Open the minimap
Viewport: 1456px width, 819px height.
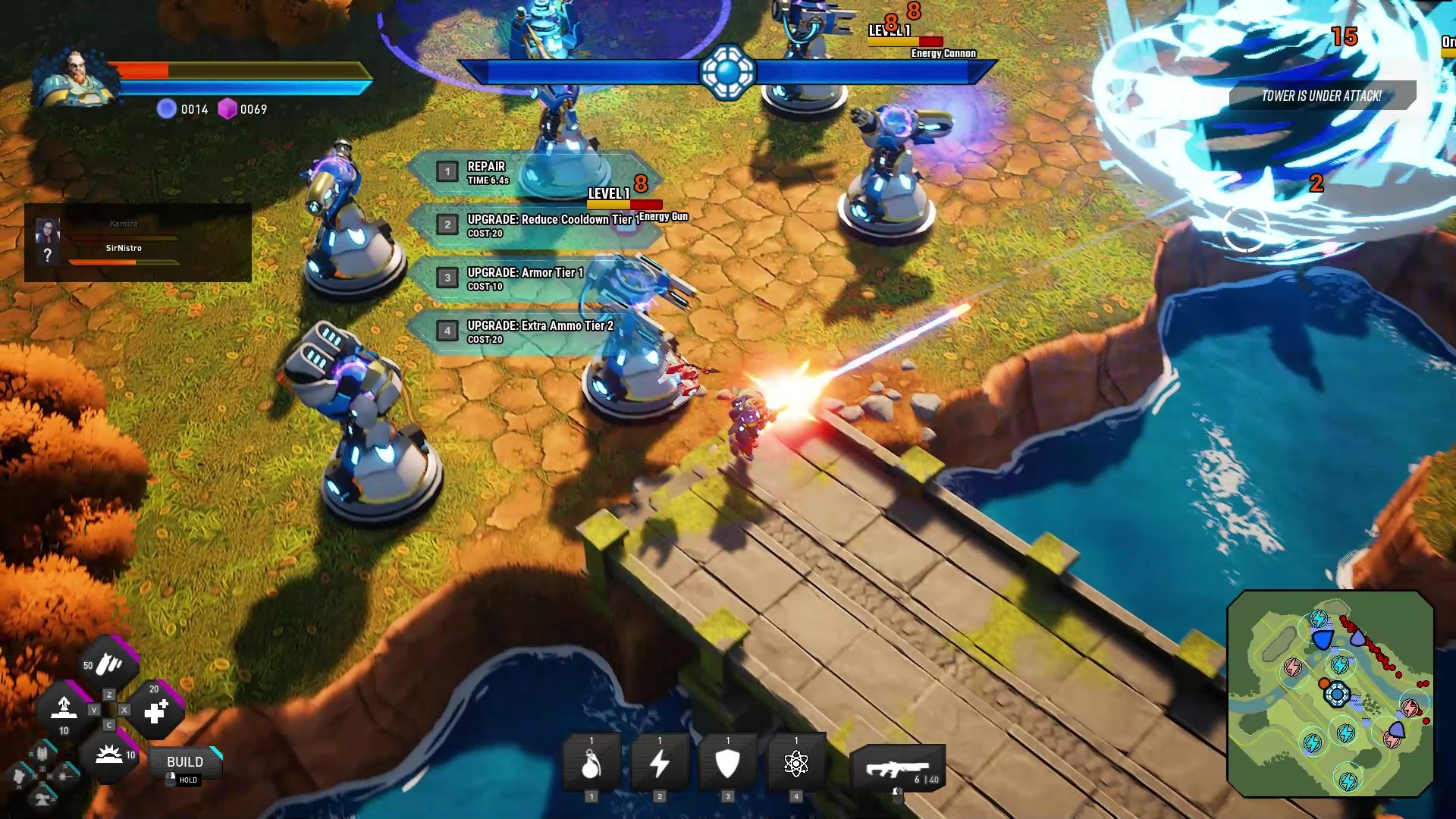click(1330, 694)
